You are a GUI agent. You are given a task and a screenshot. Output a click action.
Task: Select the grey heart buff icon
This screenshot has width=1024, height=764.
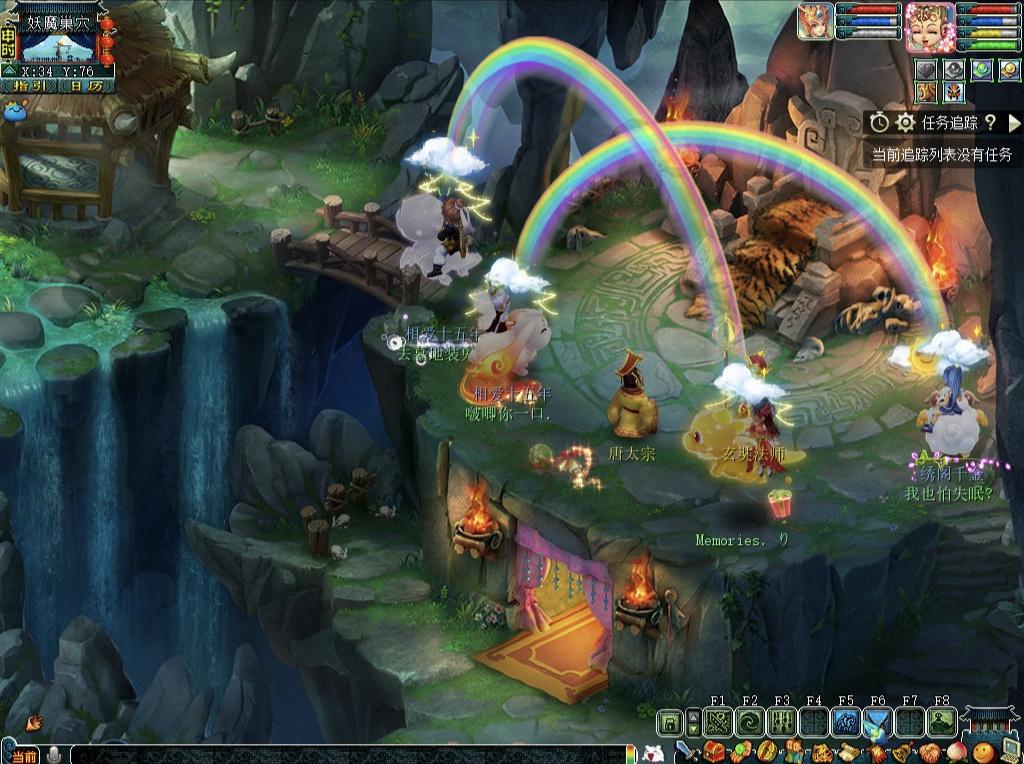[x=927, y=70]
